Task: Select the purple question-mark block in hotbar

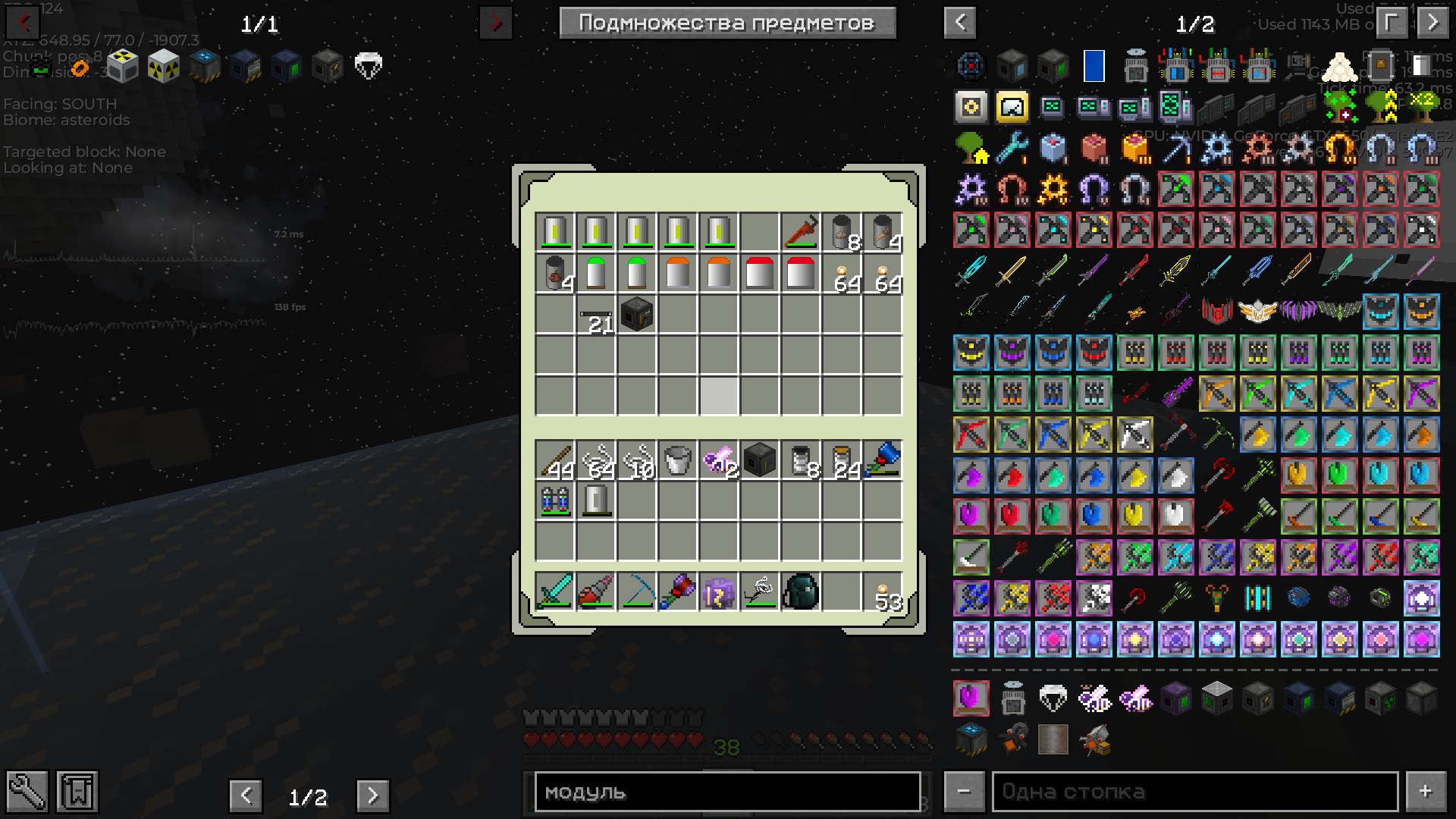Action: [718, 591]
